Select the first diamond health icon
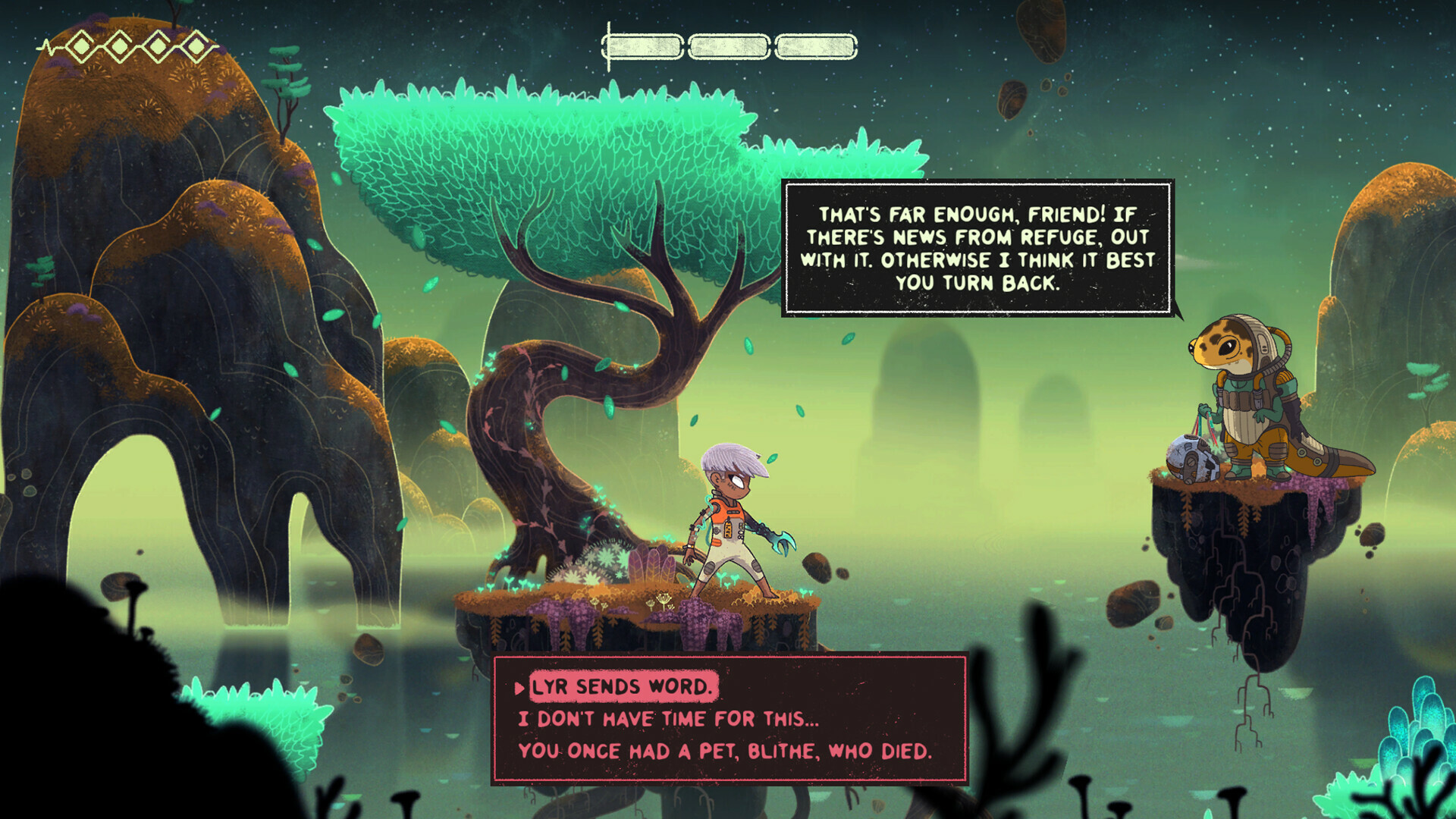 (x=80, y=45)
